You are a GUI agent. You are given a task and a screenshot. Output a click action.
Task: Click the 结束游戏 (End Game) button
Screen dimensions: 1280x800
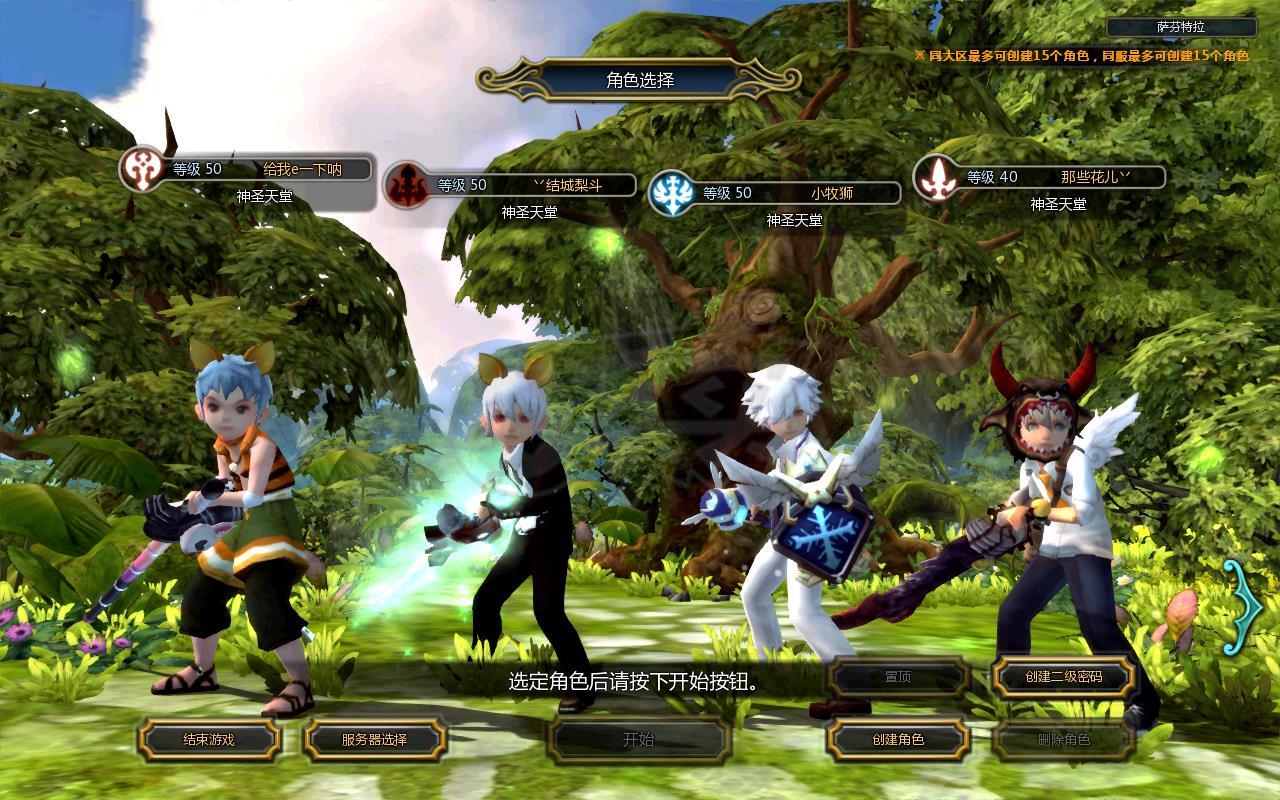[x=208, y=740]
